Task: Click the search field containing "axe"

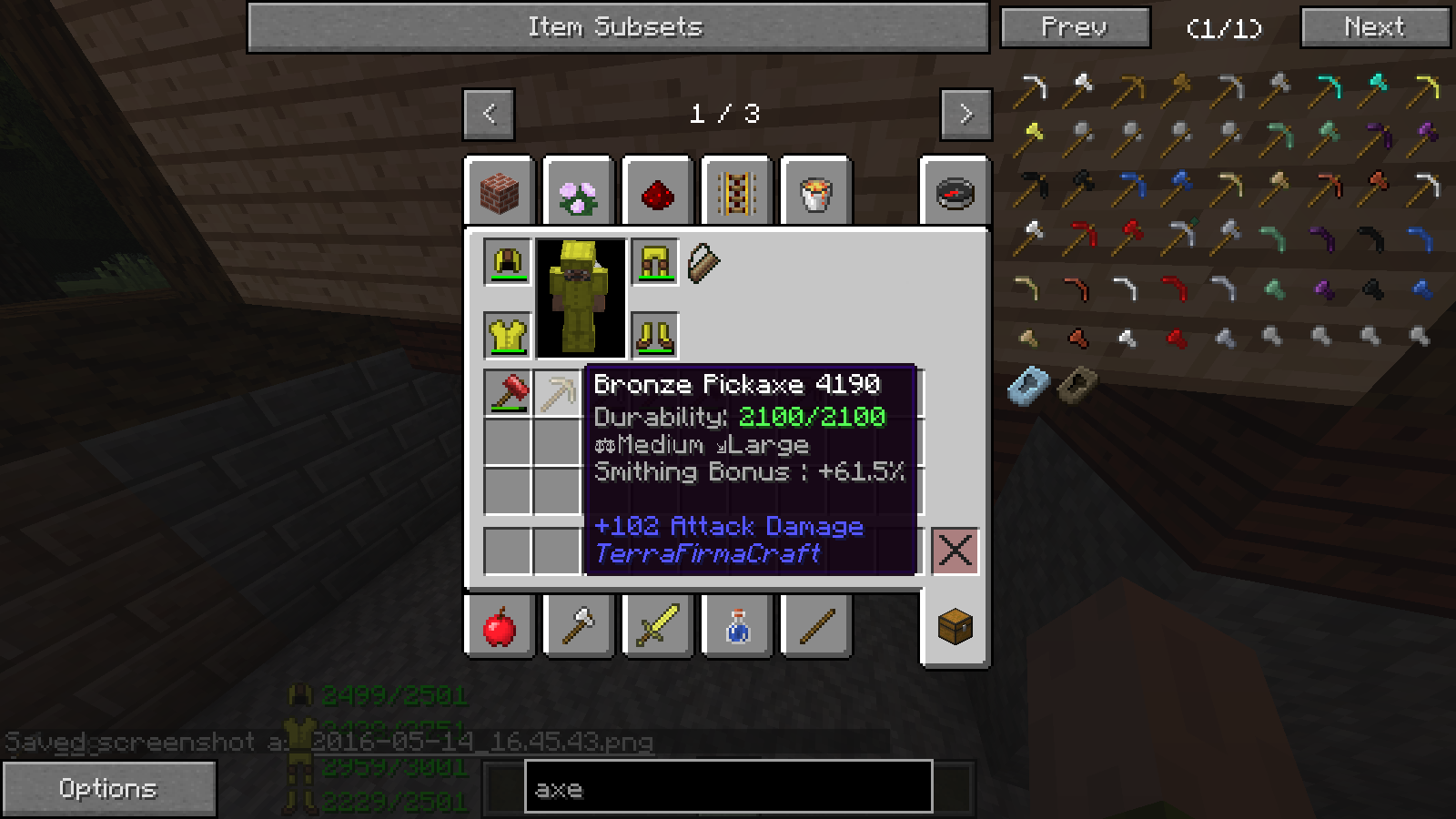Action: tap(728, 788)
